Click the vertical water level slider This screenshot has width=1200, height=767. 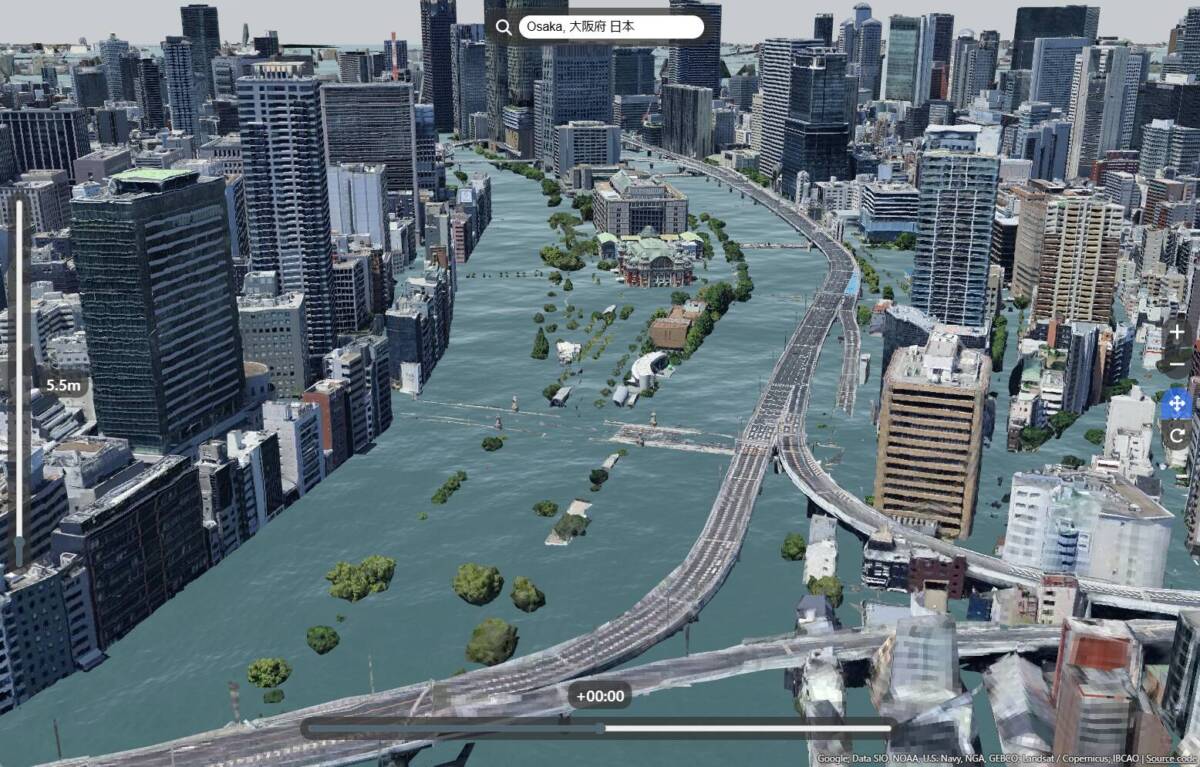[19, 380]
